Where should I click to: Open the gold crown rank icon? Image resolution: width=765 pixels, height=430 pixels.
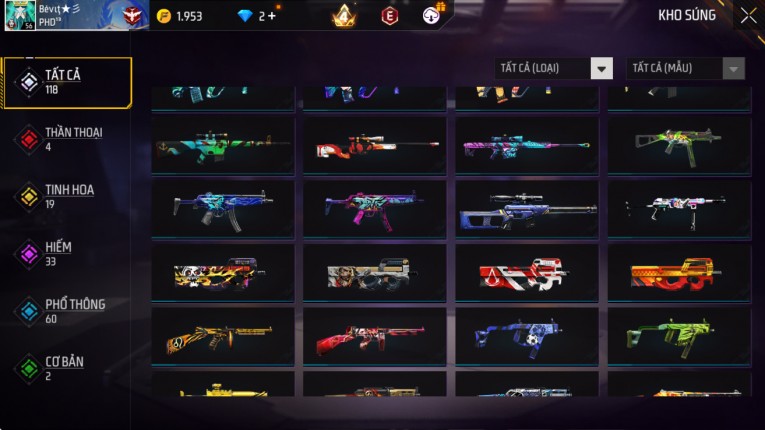pos(344,16)
